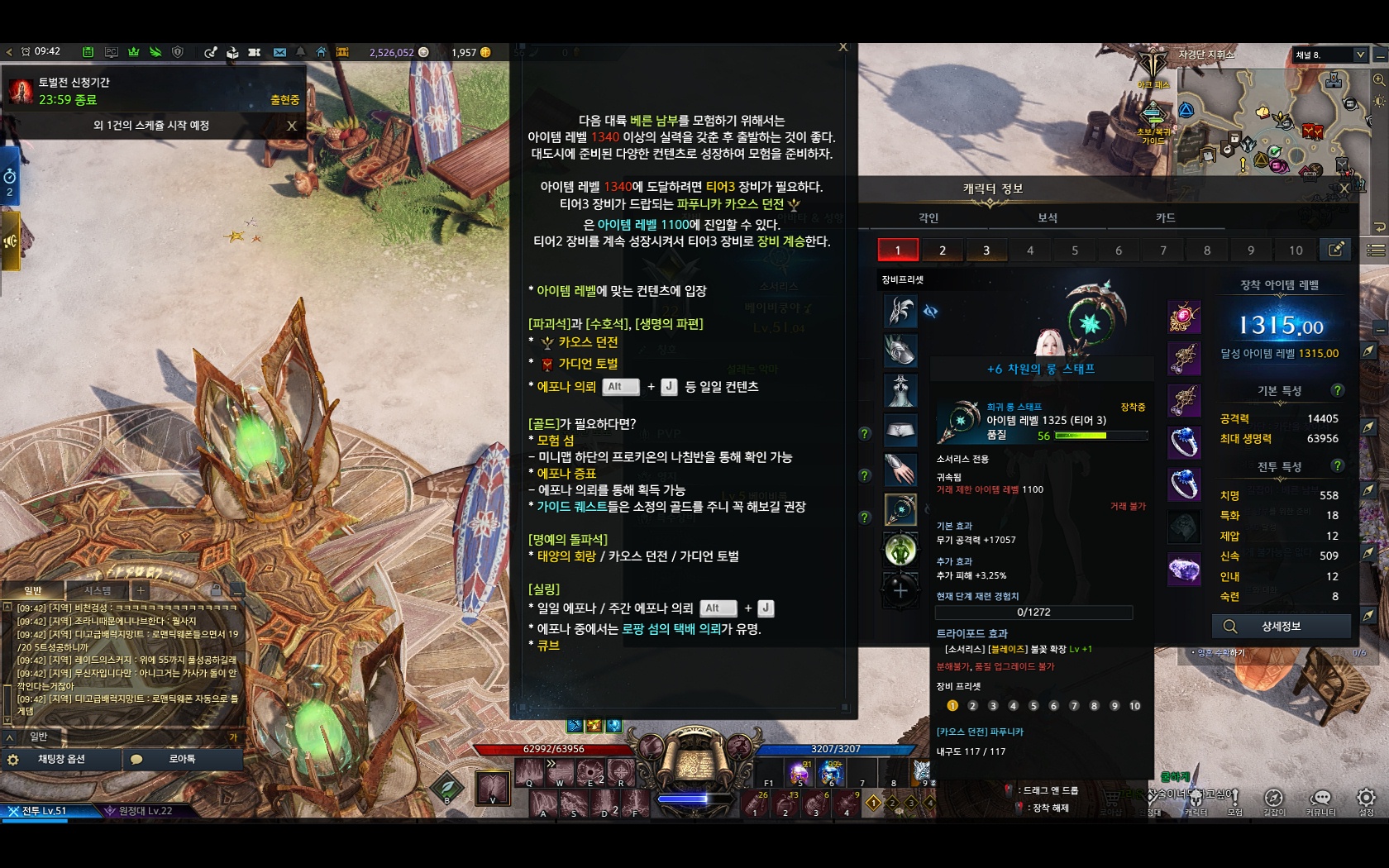Open the 커뮤니티 menu
The height and width of the screenshot is (868, 1389).
pyautogui.click(x=1320, y=800)
